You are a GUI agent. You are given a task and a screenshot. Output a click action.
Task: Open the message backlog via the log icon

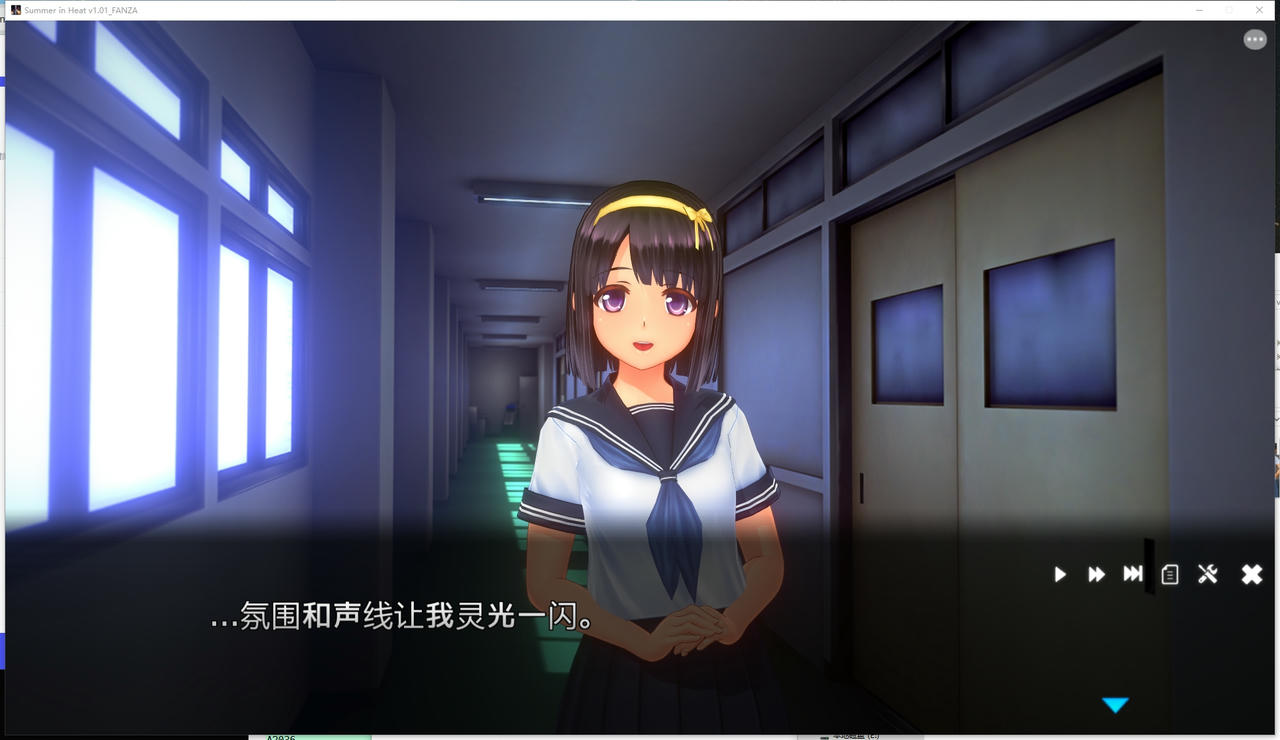point(1169,574)
